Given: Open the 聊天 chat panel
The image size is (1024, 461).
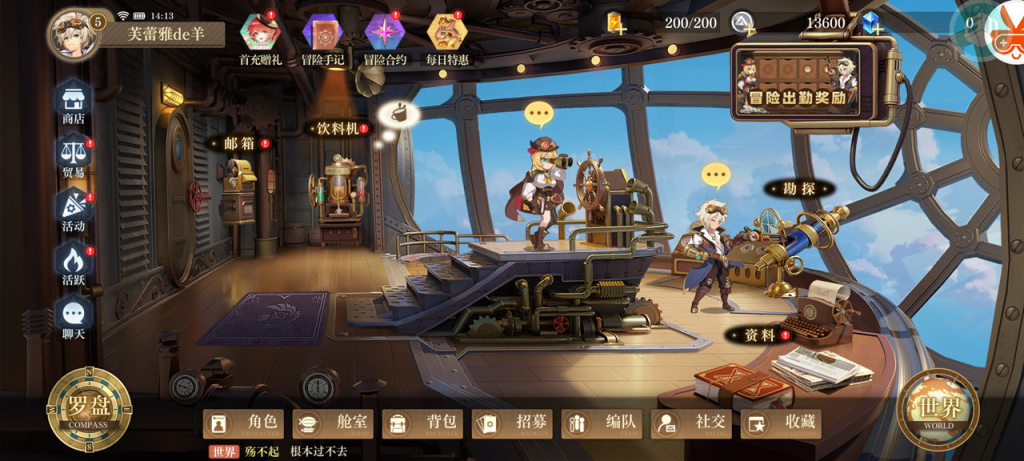Looking at the screenshot, I should (73, 315).
